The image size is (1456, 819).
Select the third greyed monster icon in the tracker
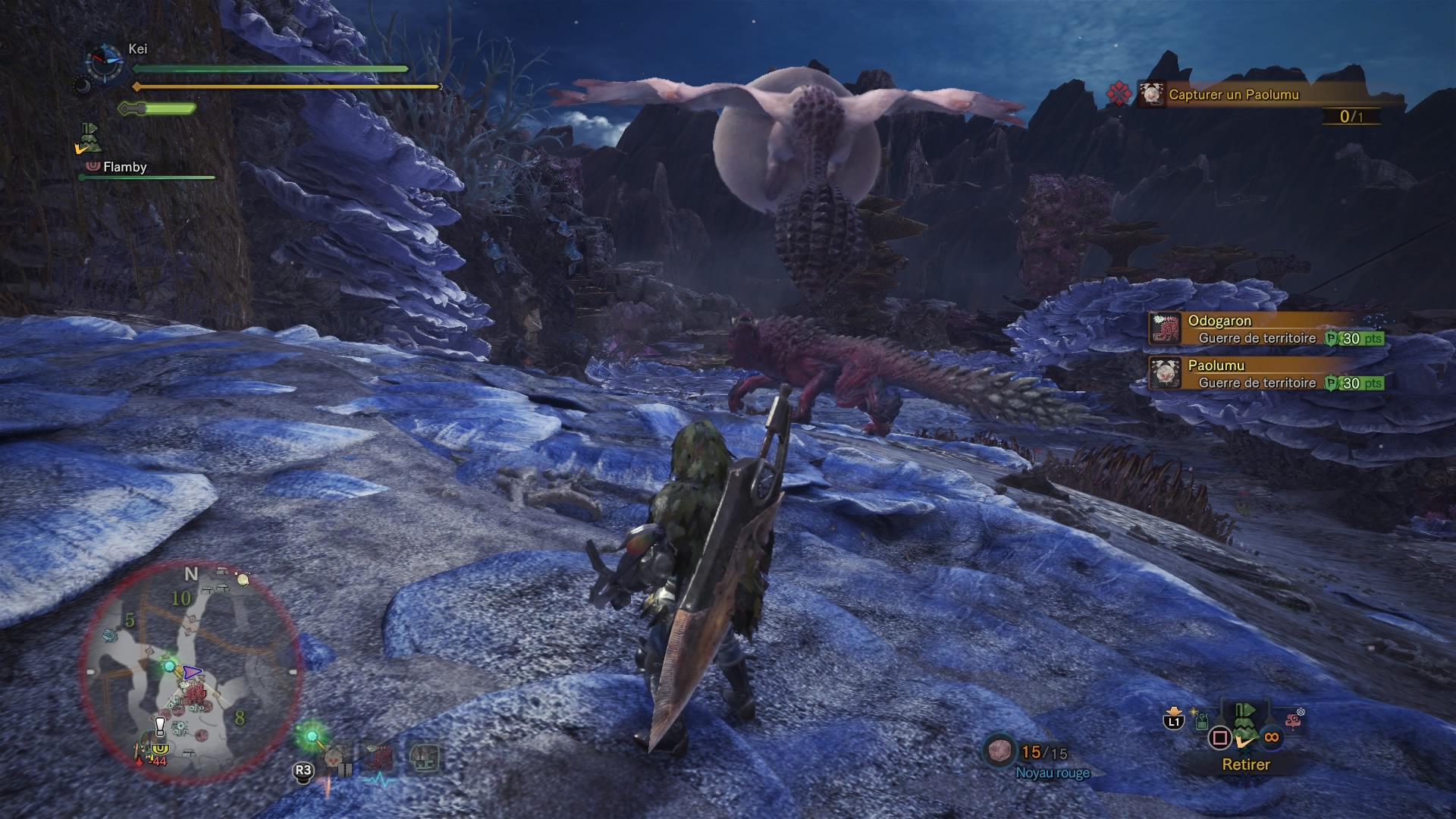point(424,758)
